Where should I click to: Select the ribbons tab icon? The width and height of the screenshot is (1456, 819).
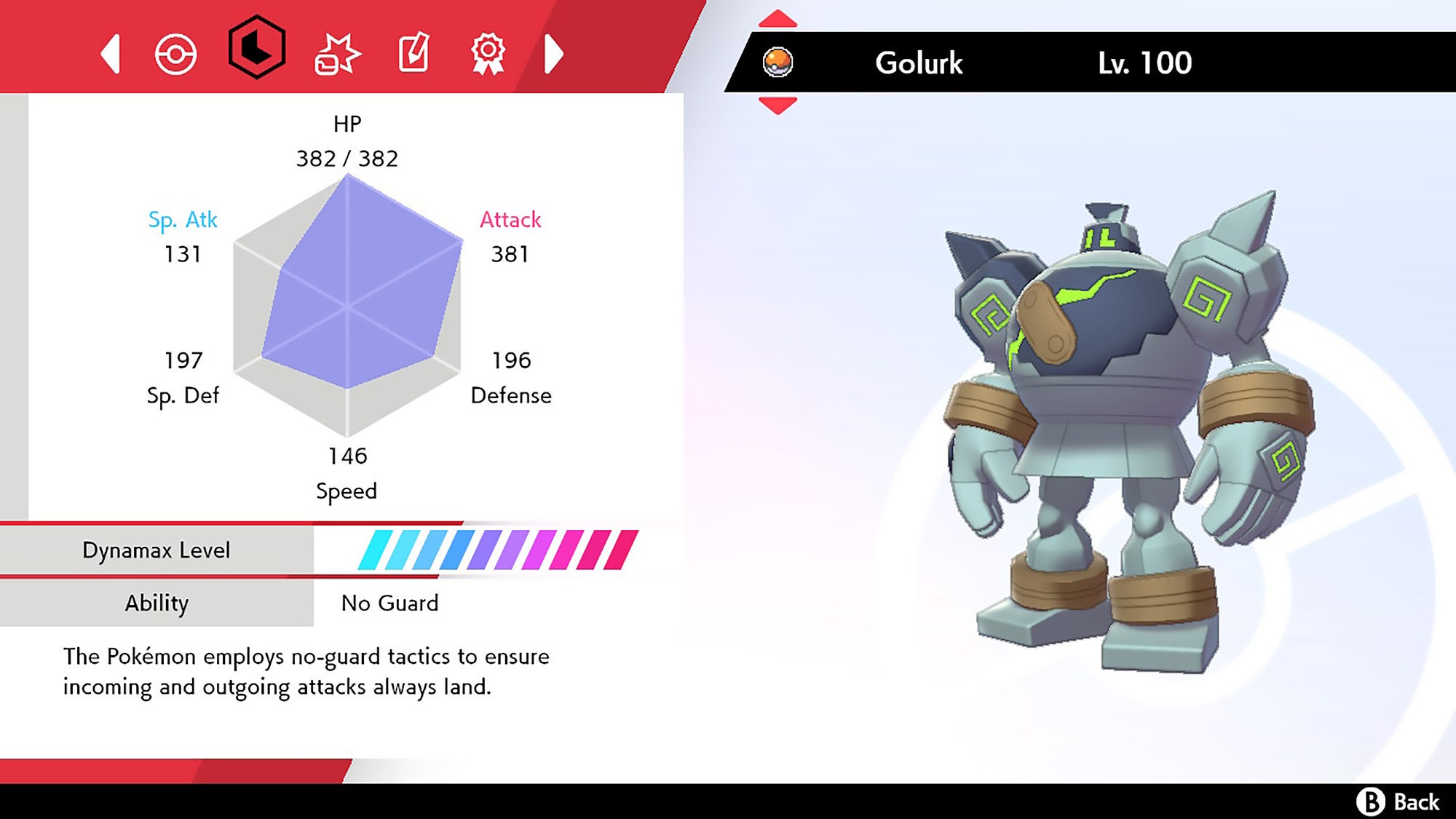(x=489, y=52)
